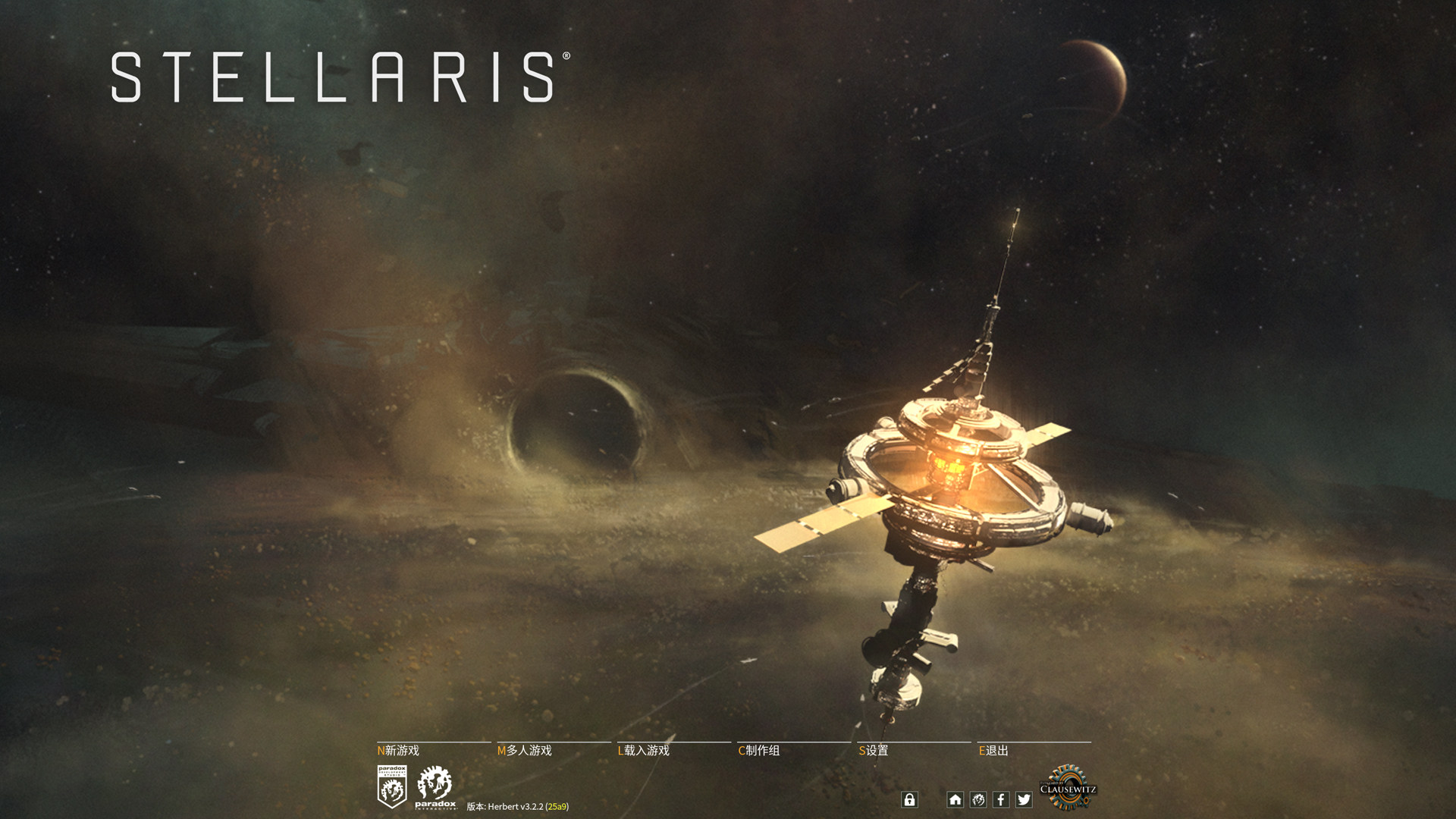
Task: Choose Load Game (载入游戏)
Action: click(x=644, y=750)
